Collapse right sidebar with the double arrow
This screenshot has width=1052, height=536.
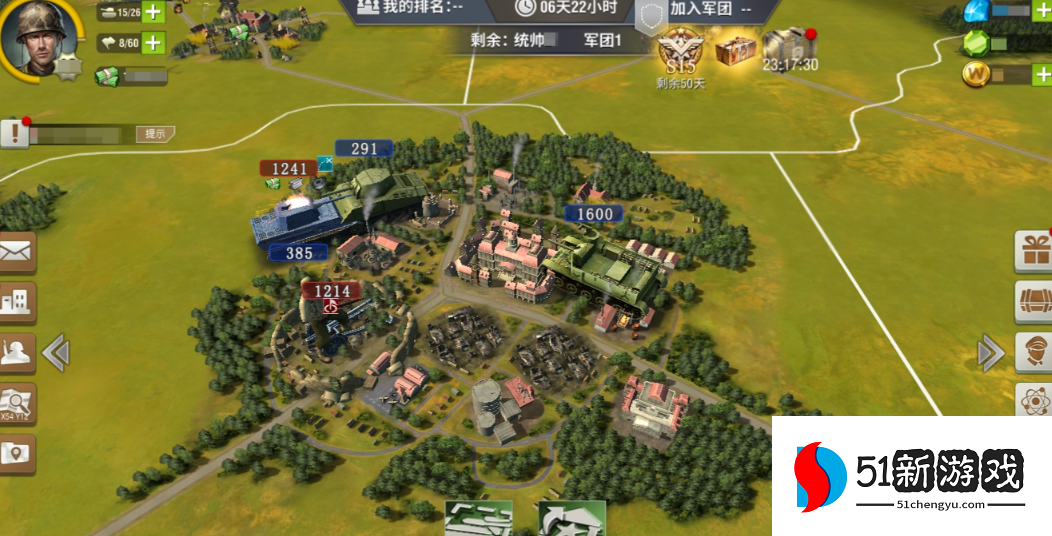pyautogui.click(x=990, y=352)
